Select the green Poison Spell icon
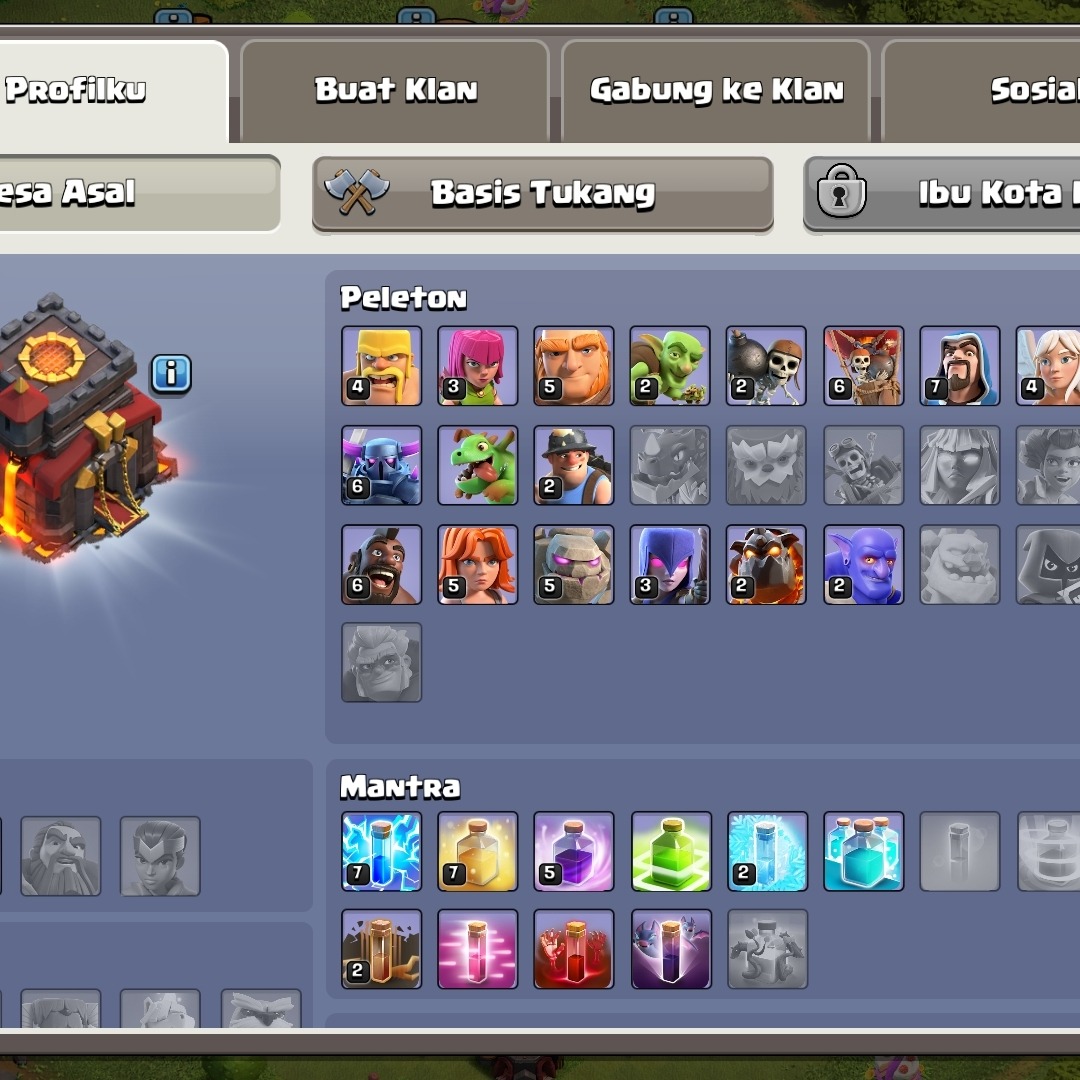1080x1080 pixels. tap(671, 851)
